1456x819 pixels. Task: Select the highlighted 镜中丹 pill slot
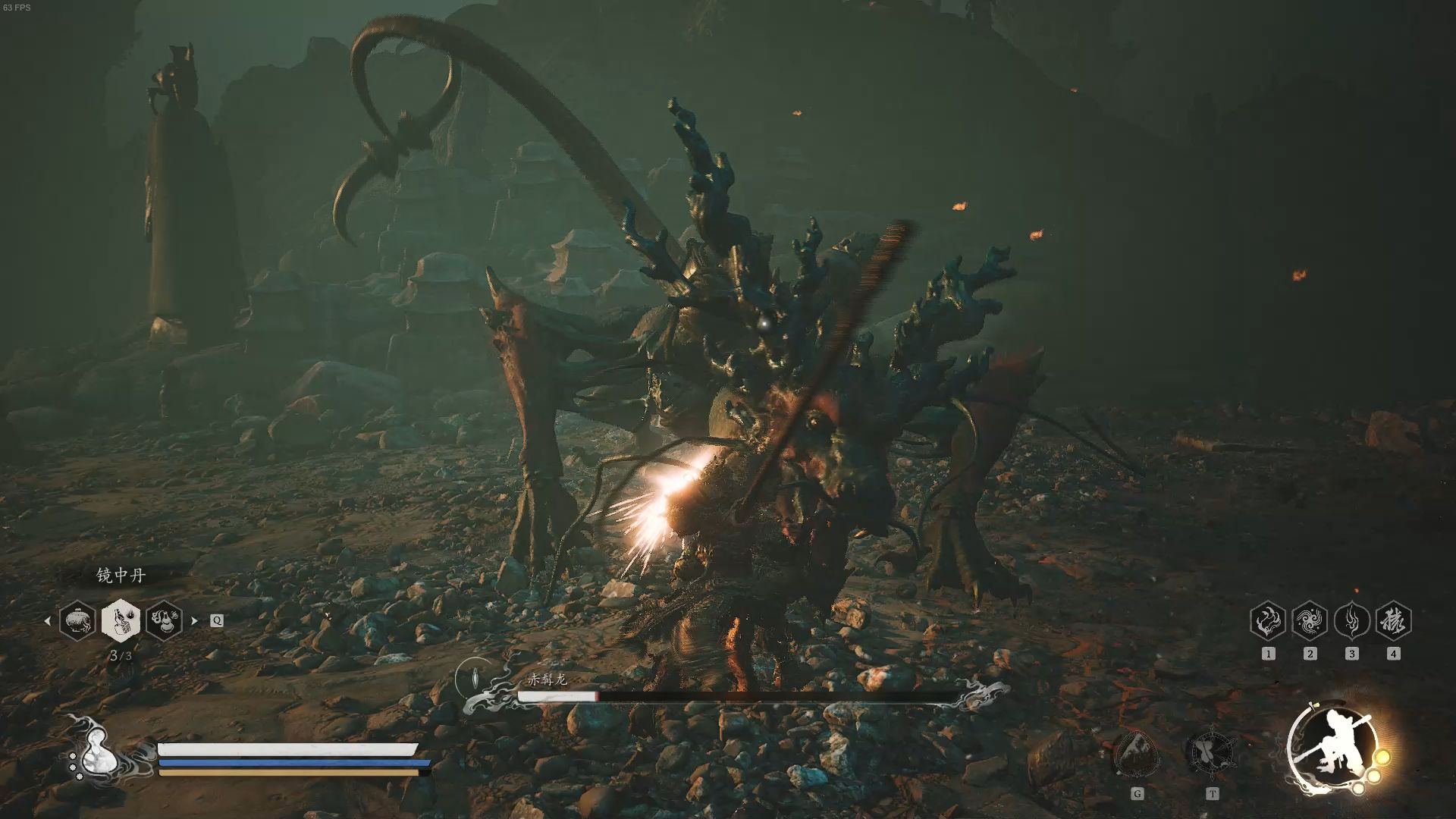point(121,620)
